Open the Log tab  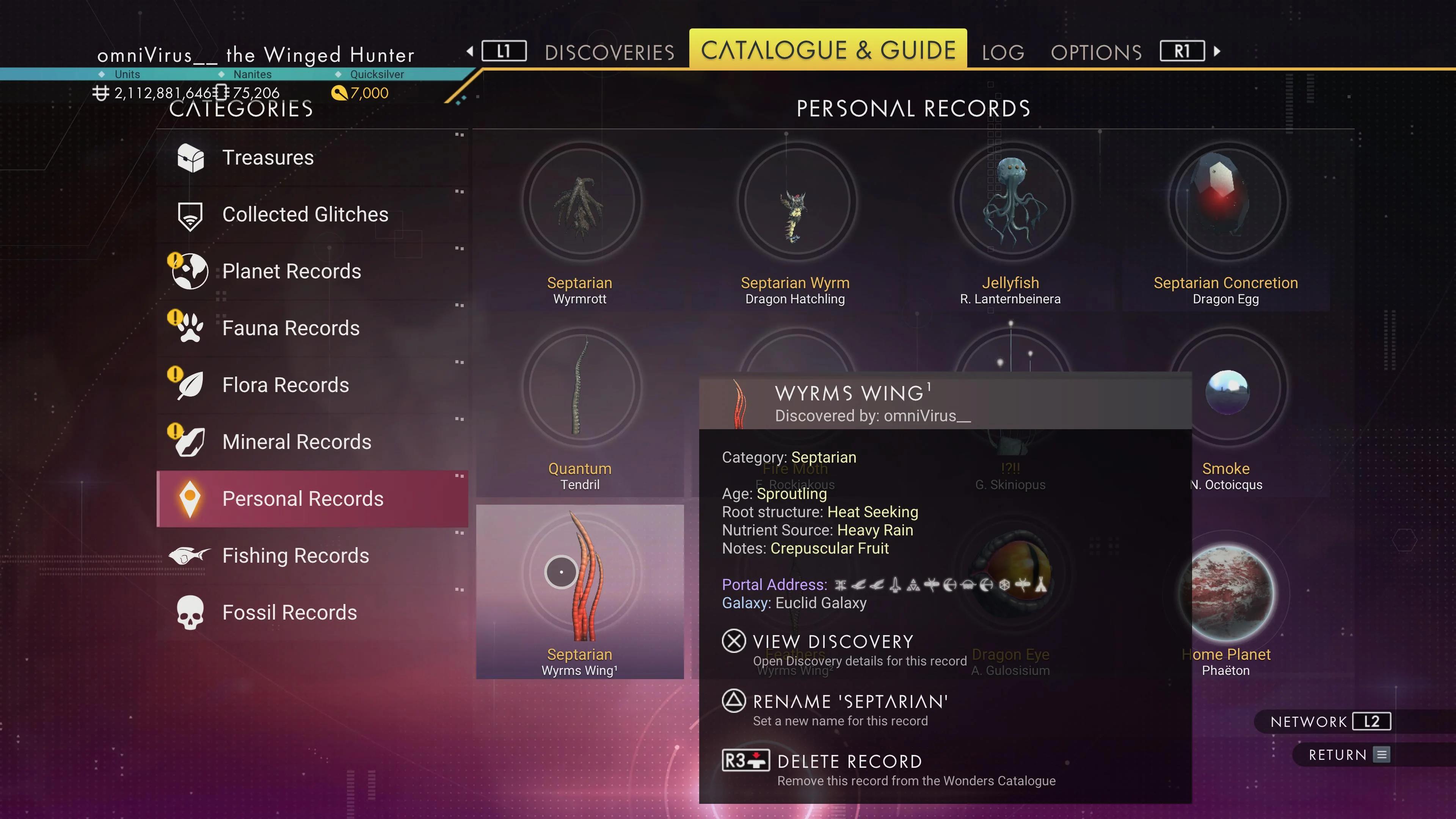coord(1003,53)
